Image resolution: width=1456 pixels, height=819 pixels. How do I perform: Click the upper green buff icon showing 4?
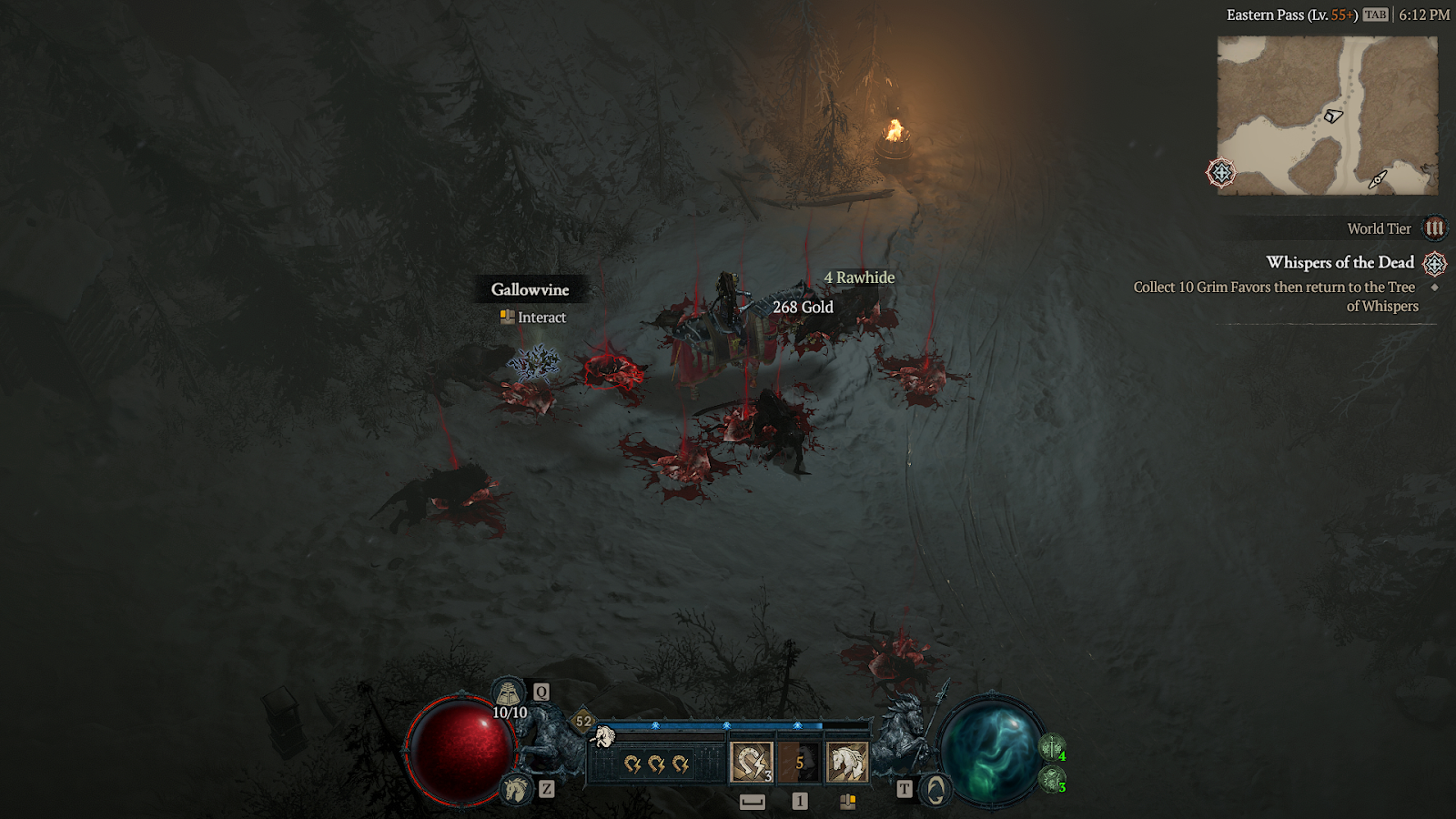click(1052, 748)
